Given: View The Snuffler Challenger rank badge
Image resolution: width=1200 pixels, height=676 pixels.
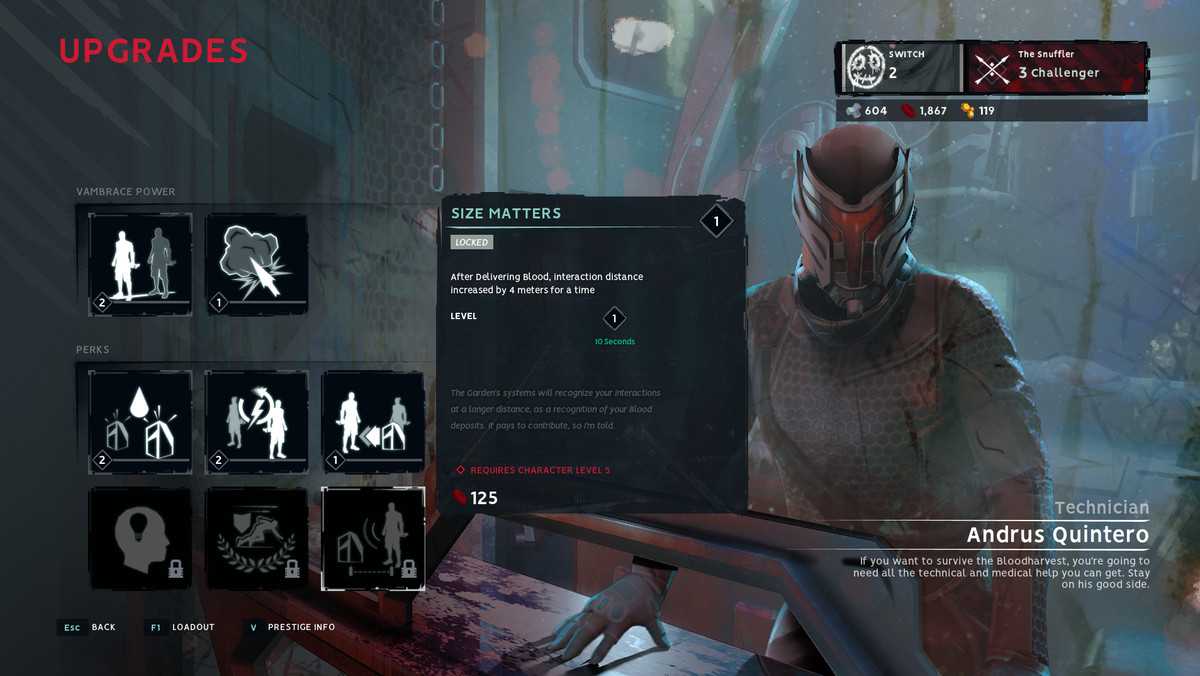Looking at the screenshot, I should 1056,68.
